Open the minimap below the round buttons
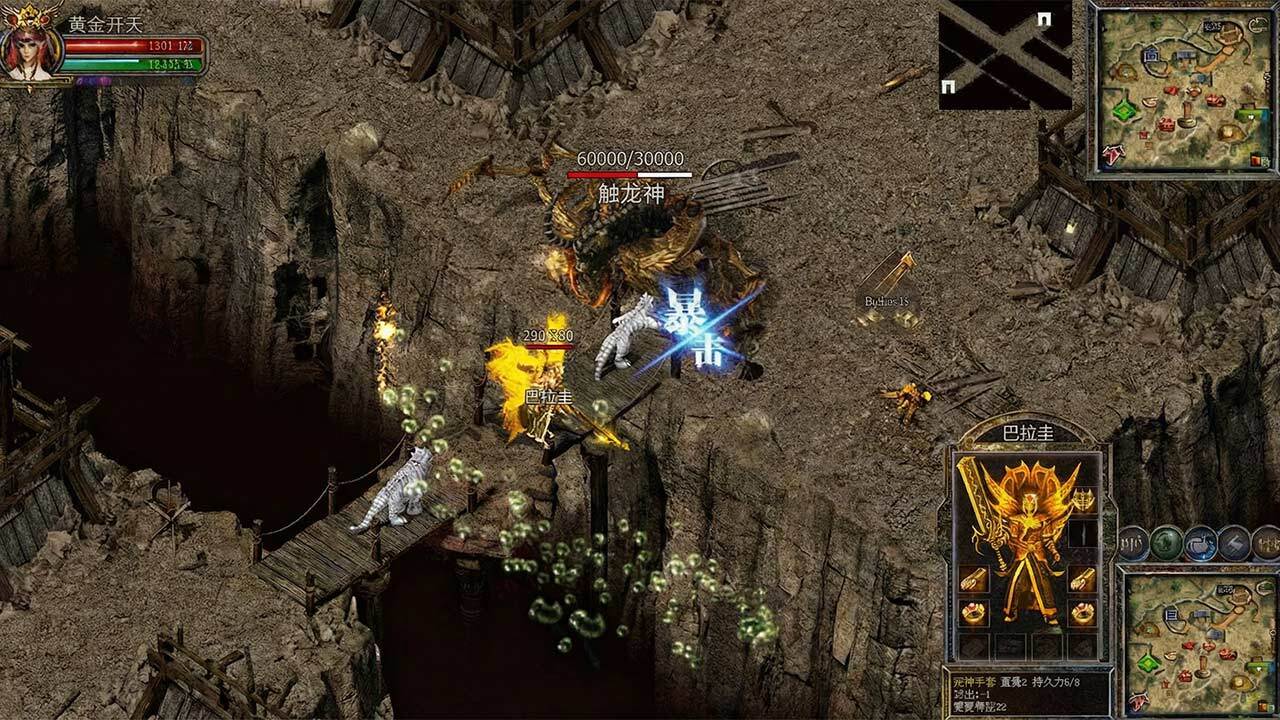 (x=1196, y=640)
